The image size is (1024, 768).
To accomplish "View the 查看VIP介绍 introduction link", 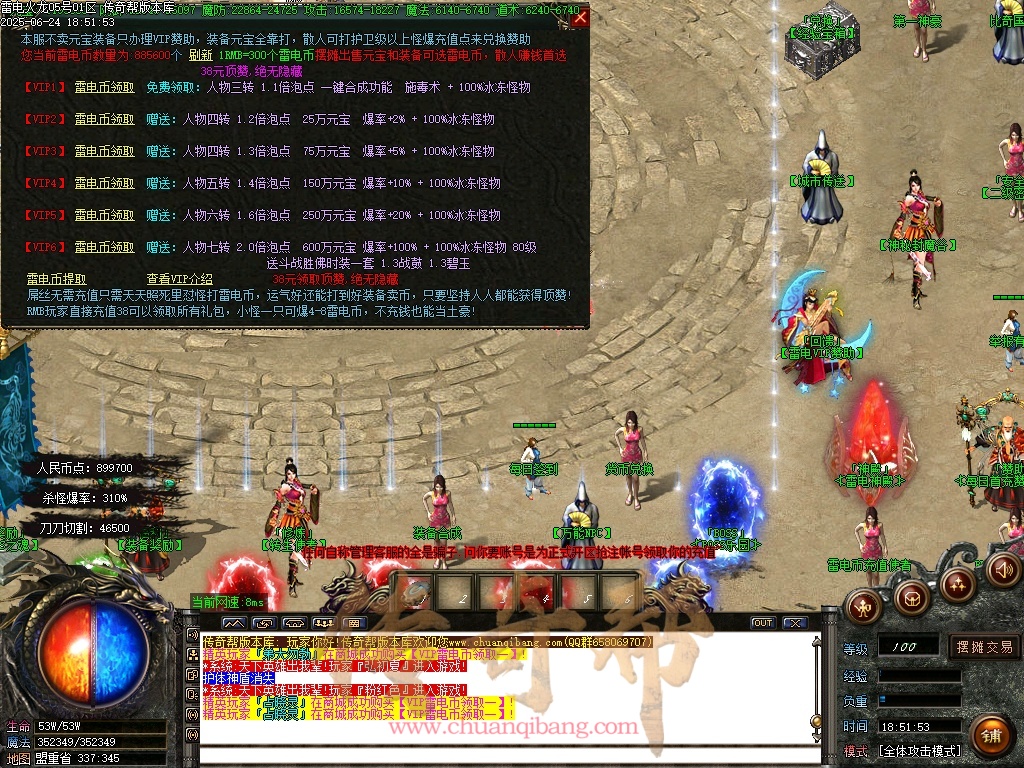I will pos(180,279).
